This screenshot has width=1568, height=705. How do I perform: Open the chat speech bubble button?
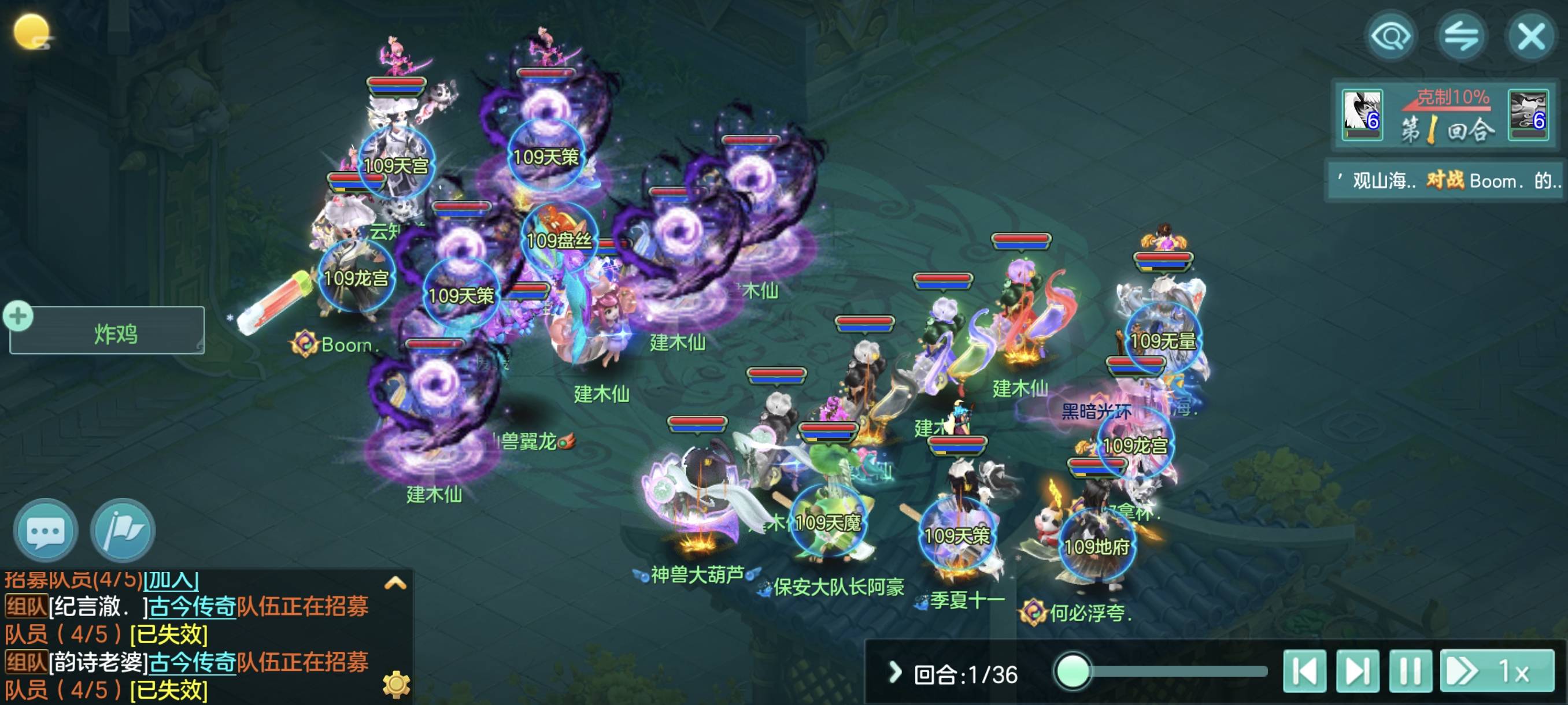click(x=46, y=531)
